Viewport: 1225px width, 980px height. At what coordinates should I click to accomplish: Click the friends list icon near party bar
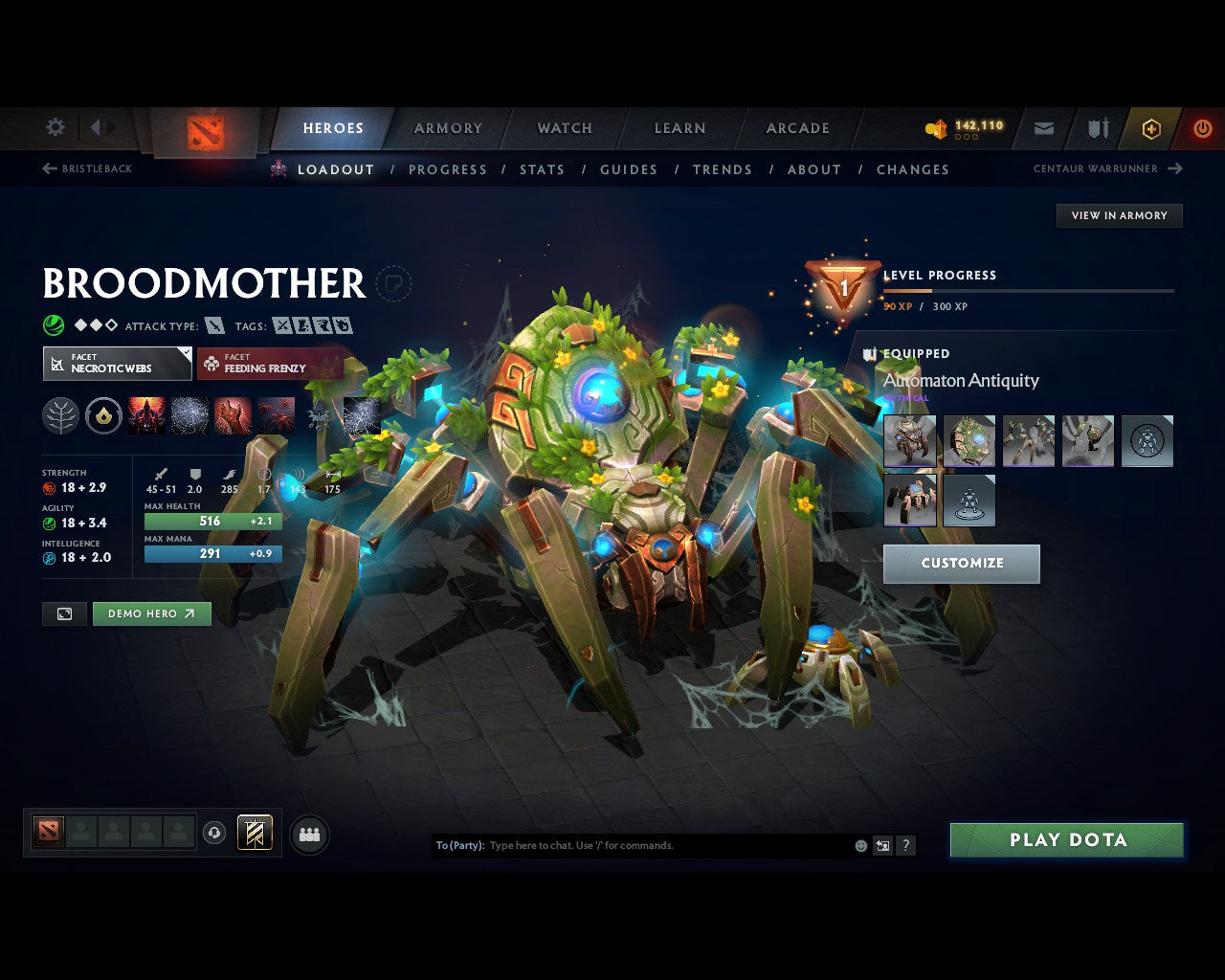308,834
